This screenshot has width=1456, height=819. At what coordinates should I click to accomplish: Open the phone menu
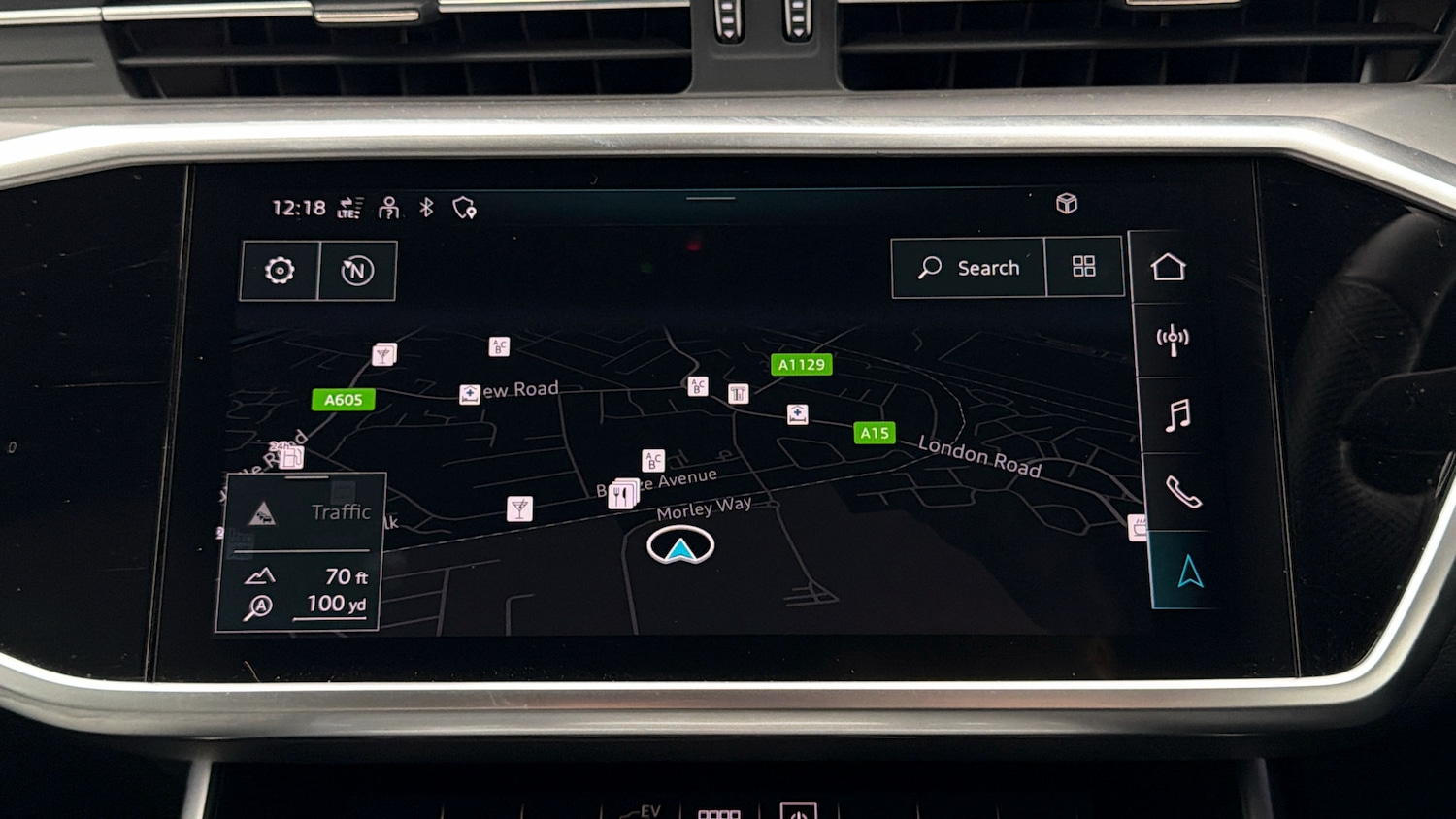tap(1182, 493)
